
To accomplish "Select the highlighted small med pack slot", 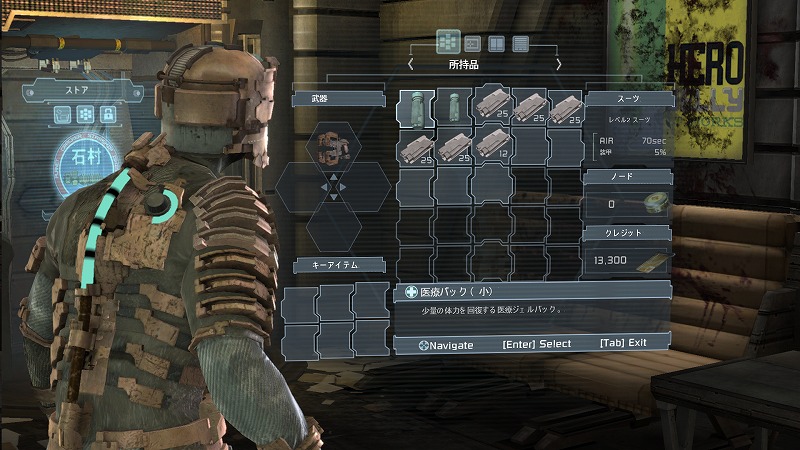I will [x=416, y=108].
